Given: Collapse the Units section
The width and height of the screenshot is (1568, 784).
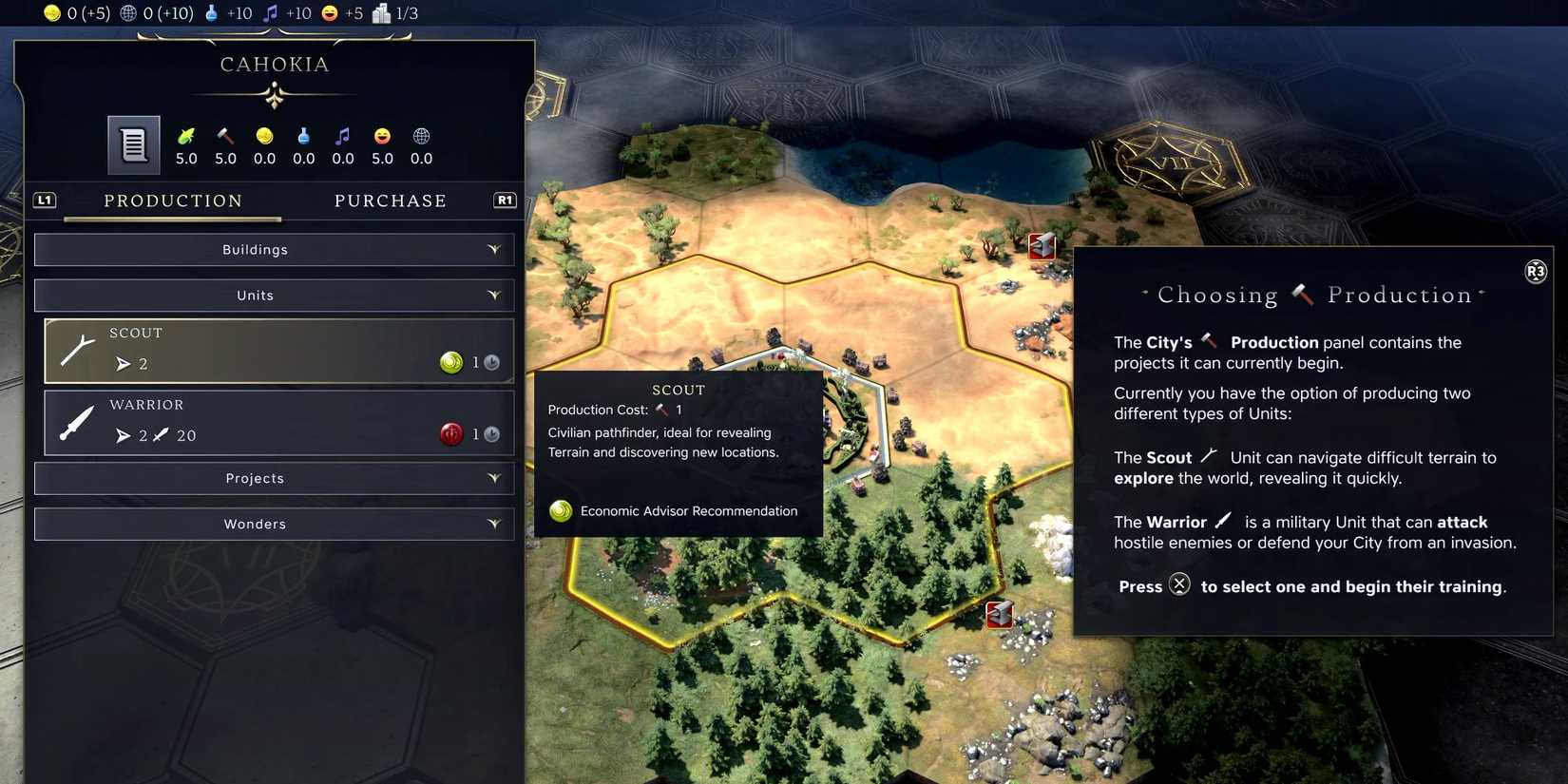Looking at the screenshot, I should click(x=274, y=295).
